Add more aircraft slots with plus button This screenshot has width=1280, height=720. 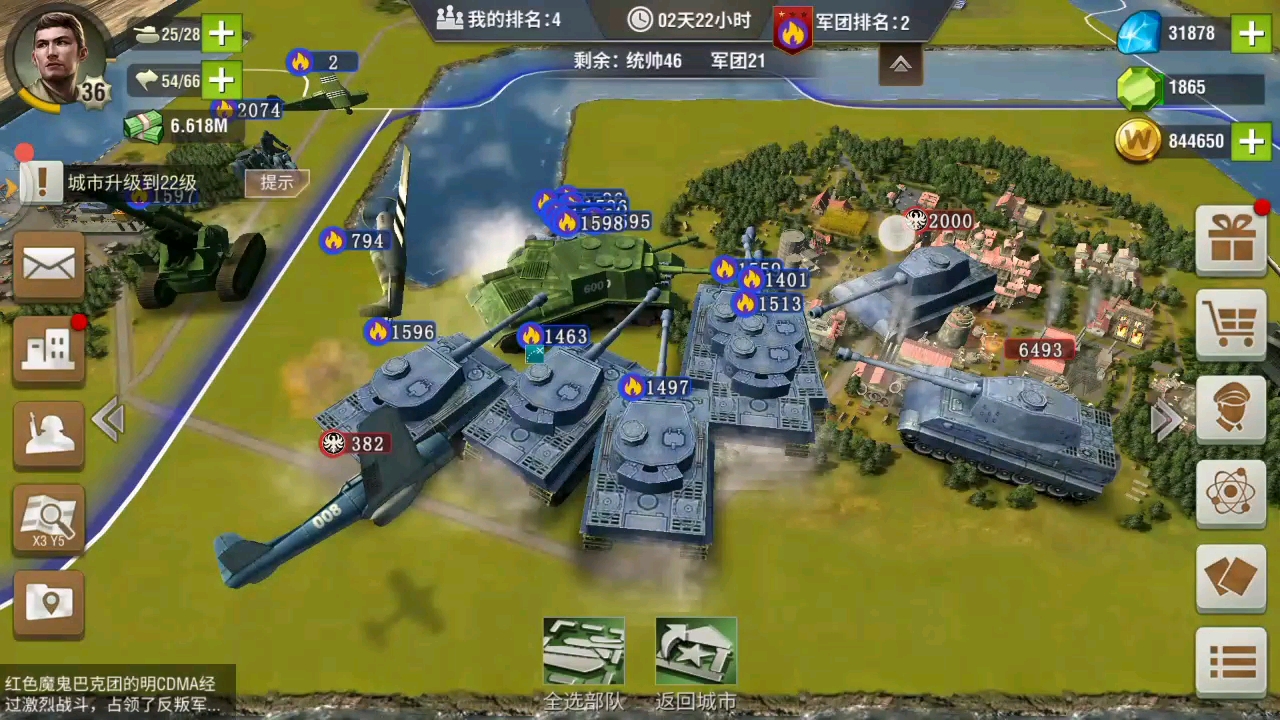222,80
